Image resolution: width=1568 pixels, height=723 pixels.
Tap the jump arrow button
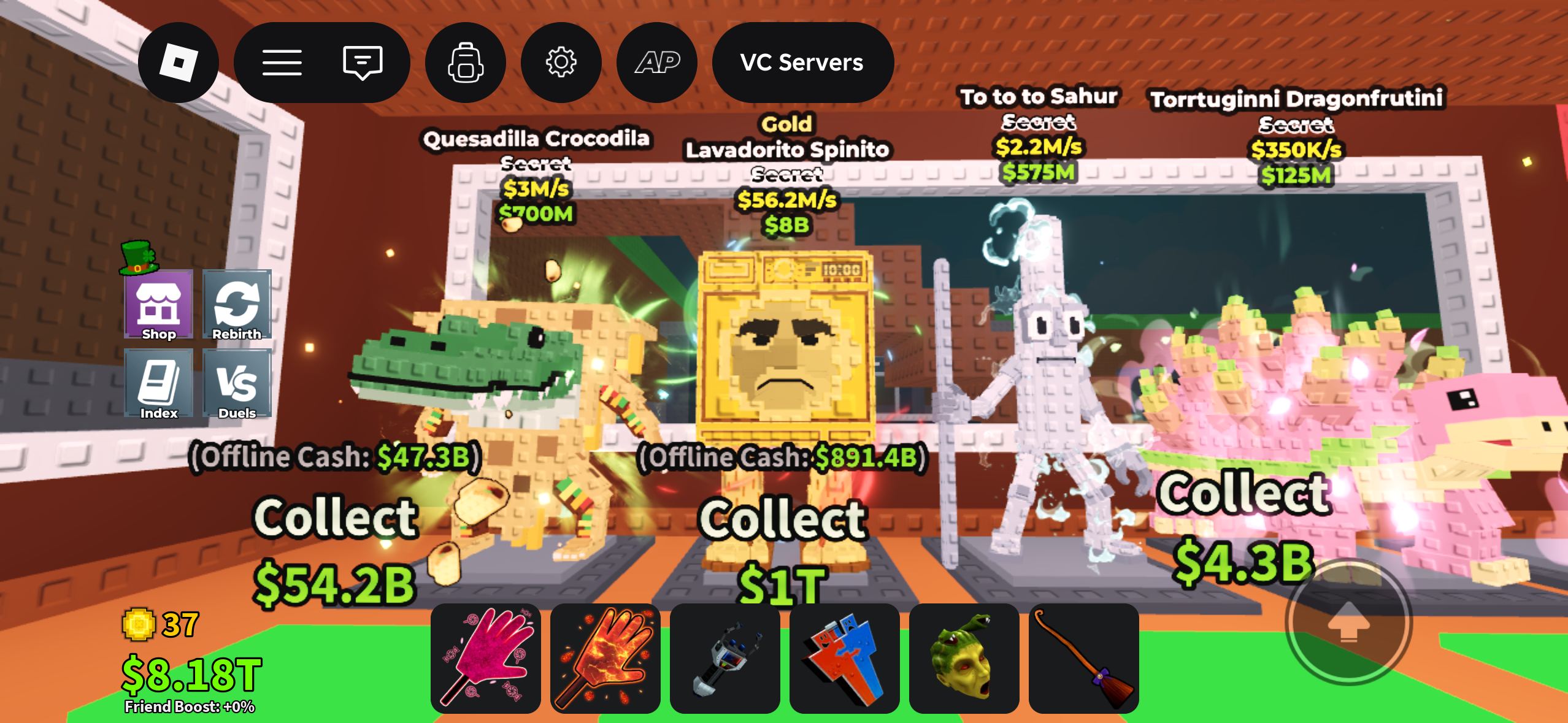[x=1348, y=621]
